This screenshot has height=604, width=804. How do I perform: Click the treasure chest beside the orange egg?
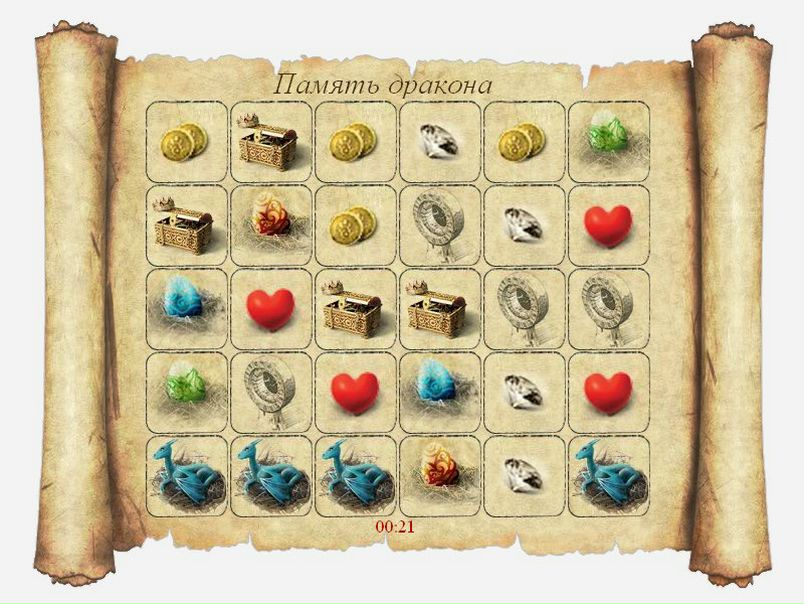click(186, 225)
